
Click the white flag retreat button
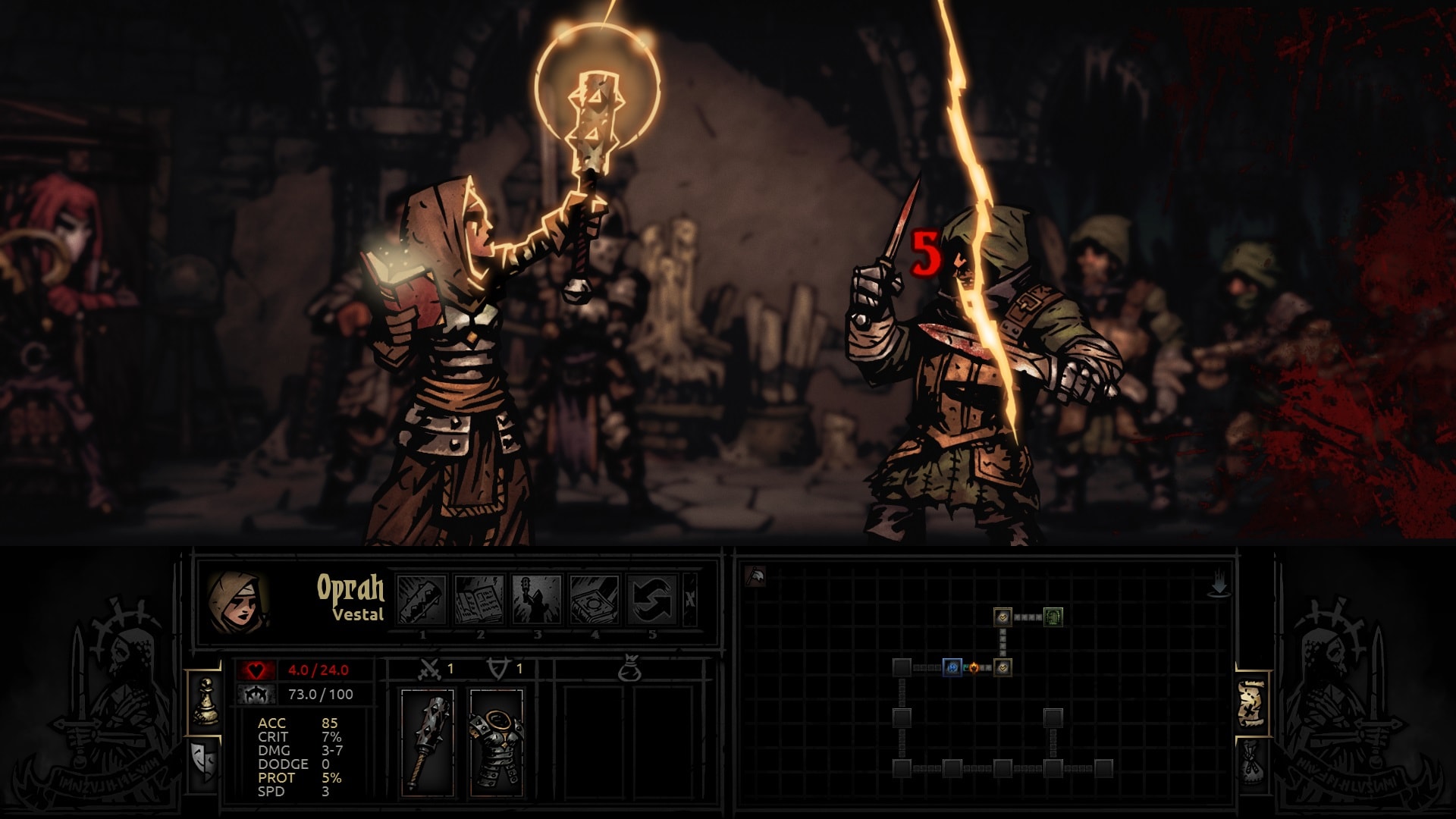tap(755, 577)
